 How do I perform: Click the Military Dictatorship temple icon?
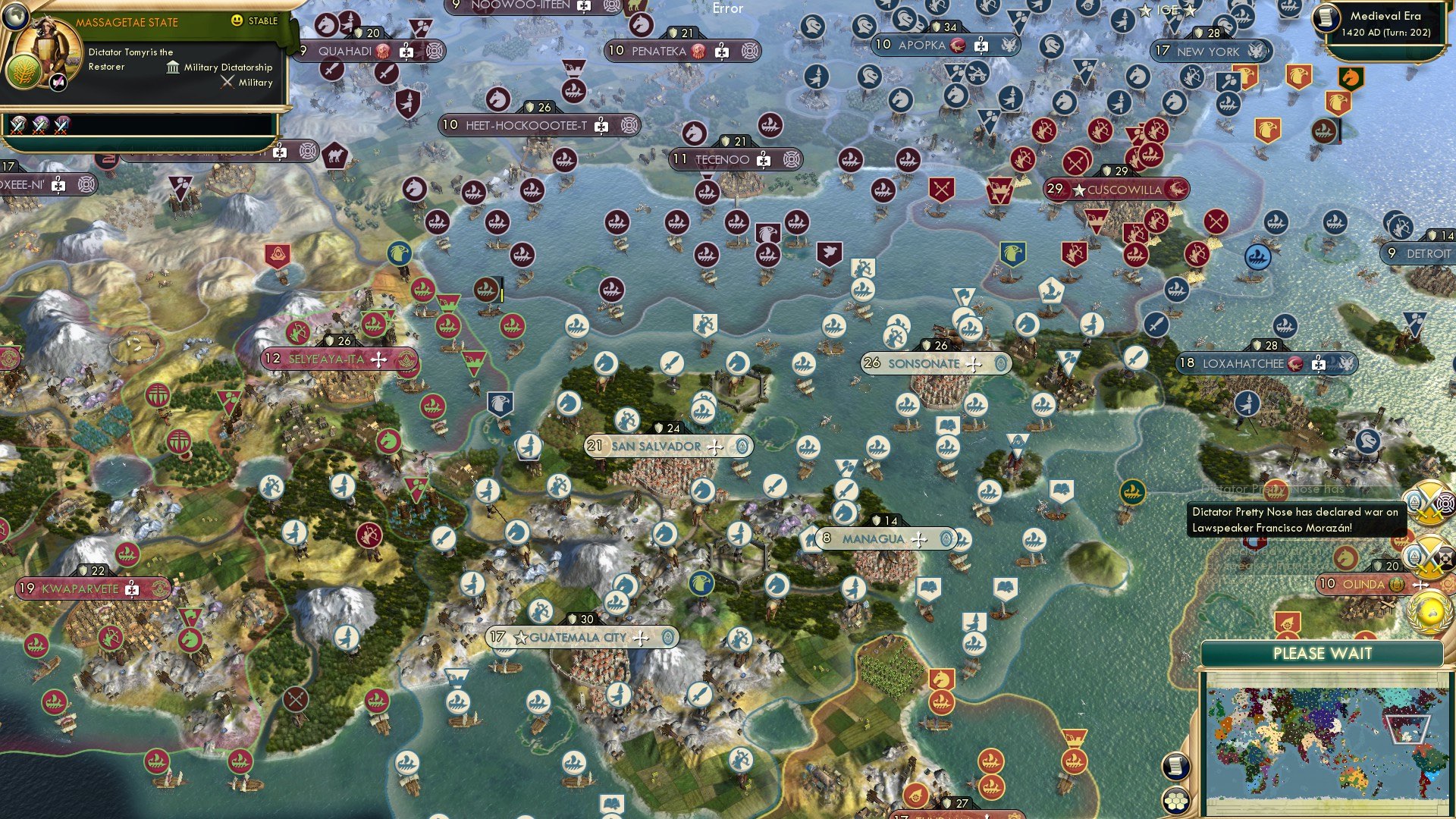174,68
